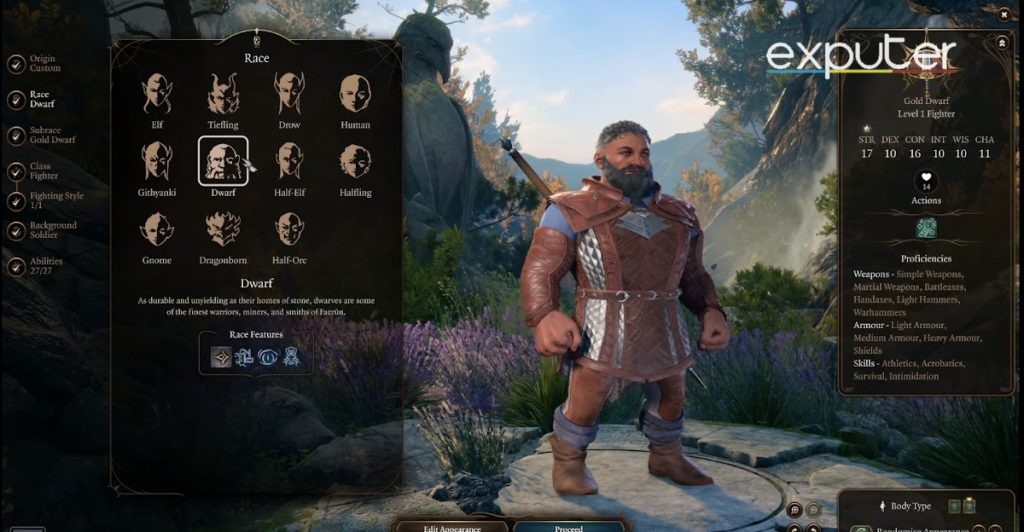This screenshot has height=532, width=1024.
Task: Select the Human race option
Action: point(355,95)
